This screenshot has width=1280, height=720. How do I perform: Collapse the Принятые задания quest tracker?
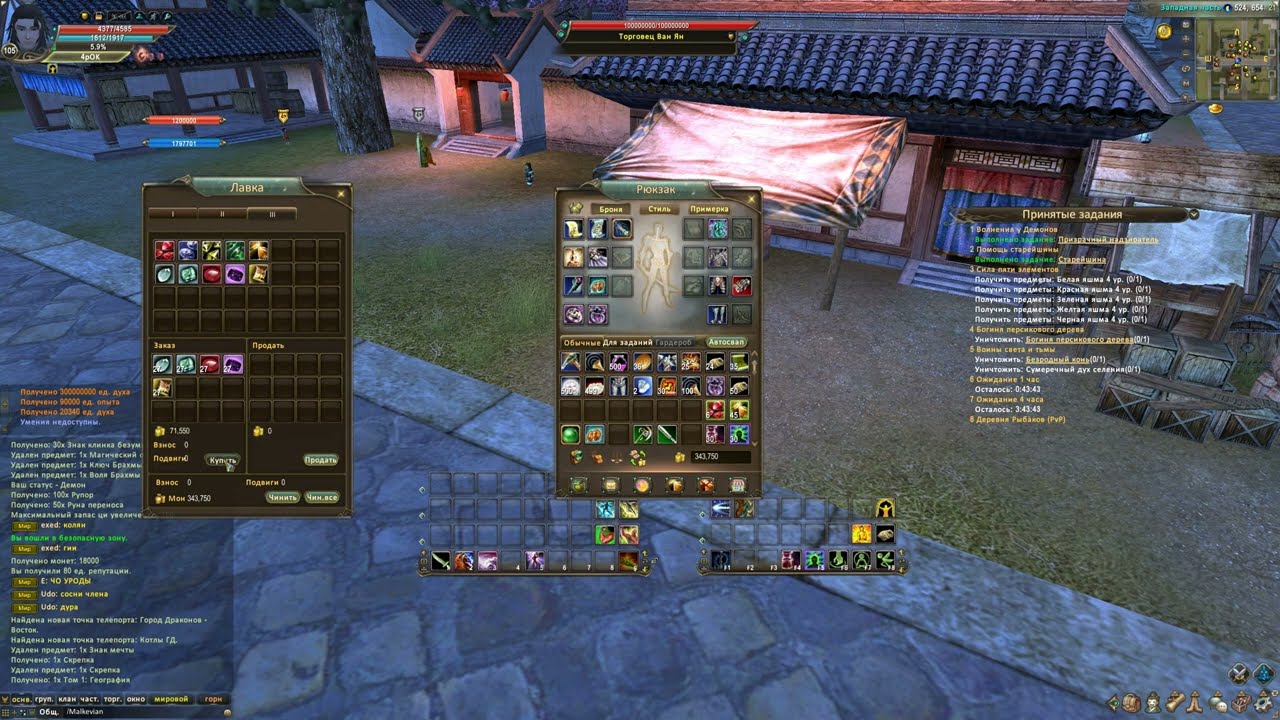(x=1193, y=214)
